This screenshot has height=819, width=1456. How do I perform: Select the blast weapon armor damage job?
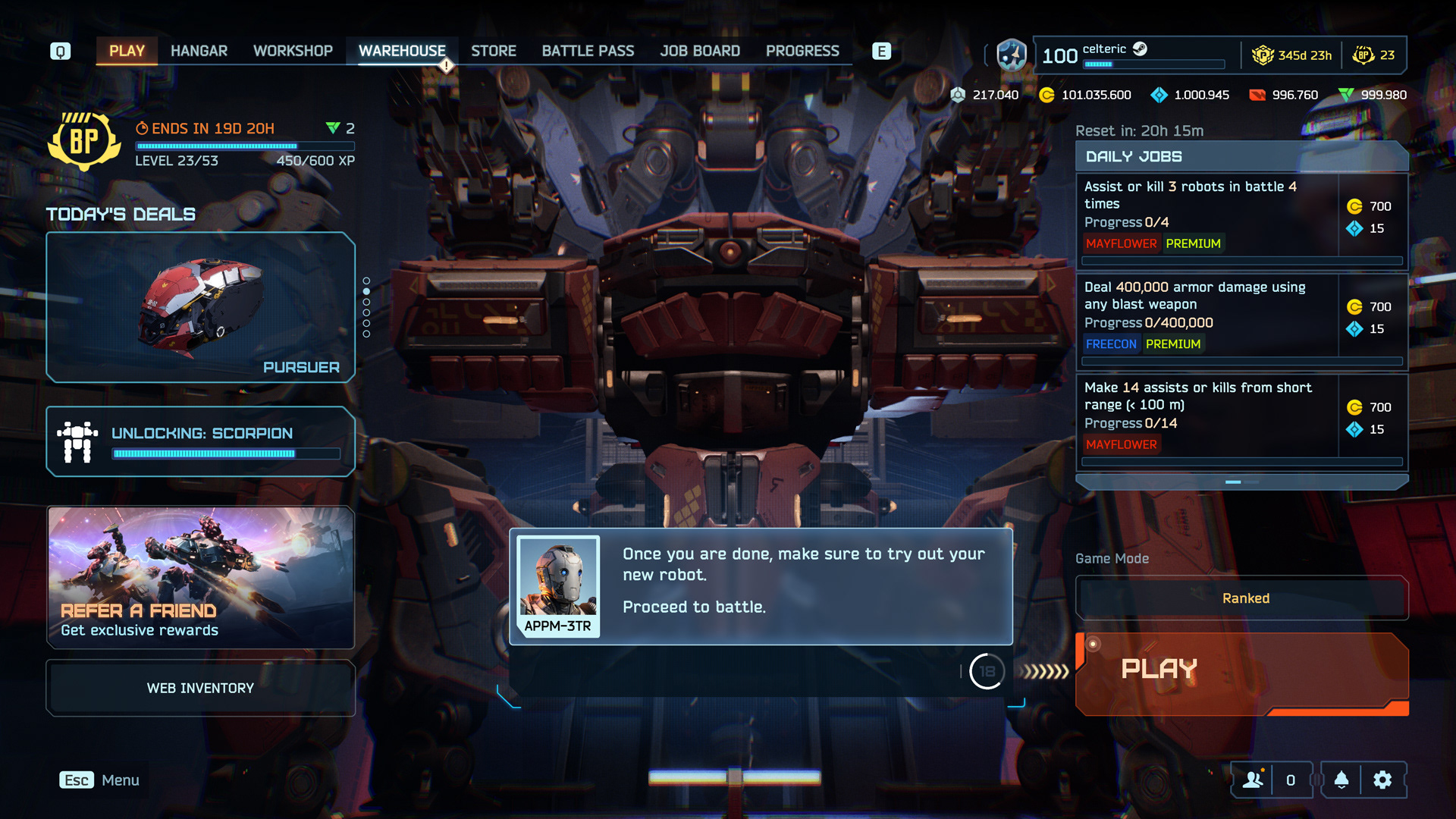1207,315
